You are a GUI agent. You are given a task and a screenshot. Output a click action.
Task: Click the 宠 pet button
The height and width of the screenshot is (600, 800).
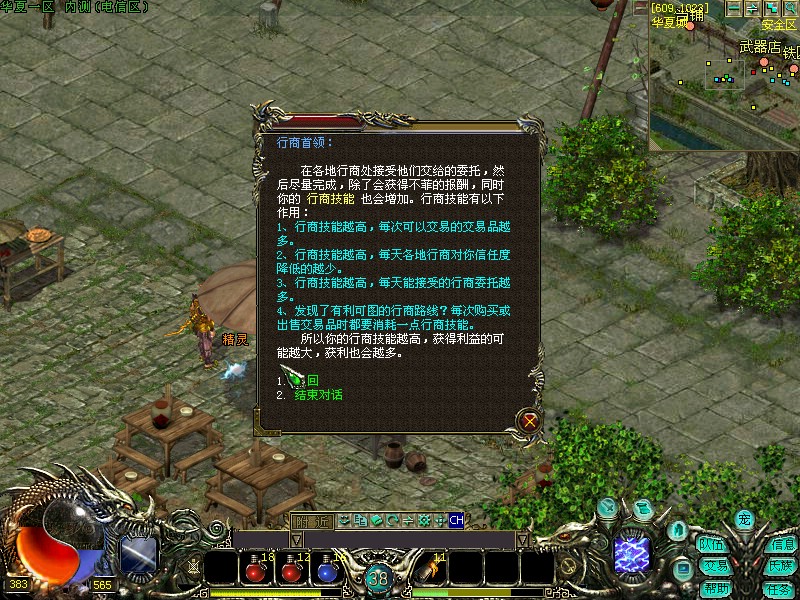[744, 519]
